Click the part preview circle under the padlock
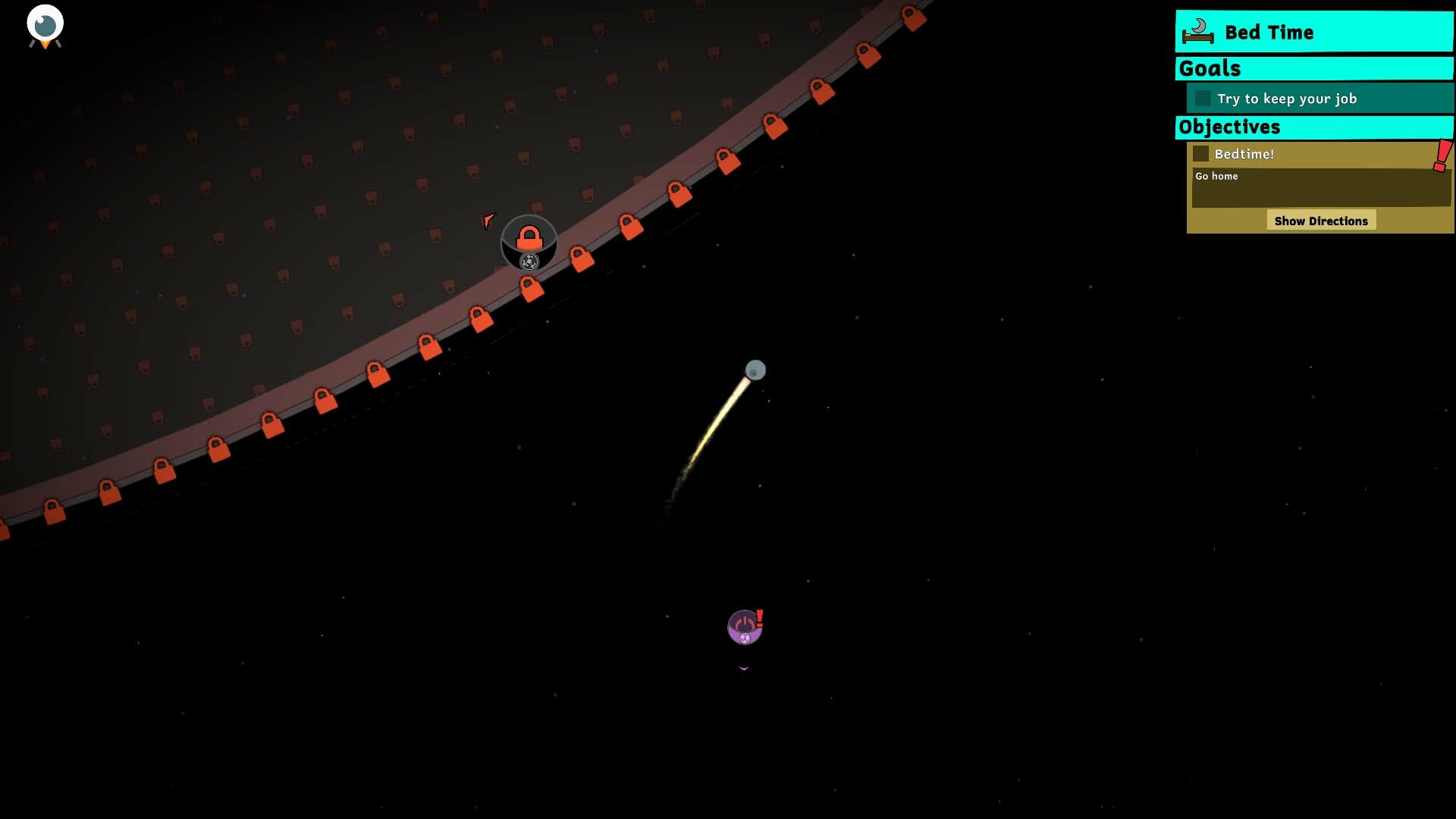This screenshot has height=819, width=1456. (529, 262)
